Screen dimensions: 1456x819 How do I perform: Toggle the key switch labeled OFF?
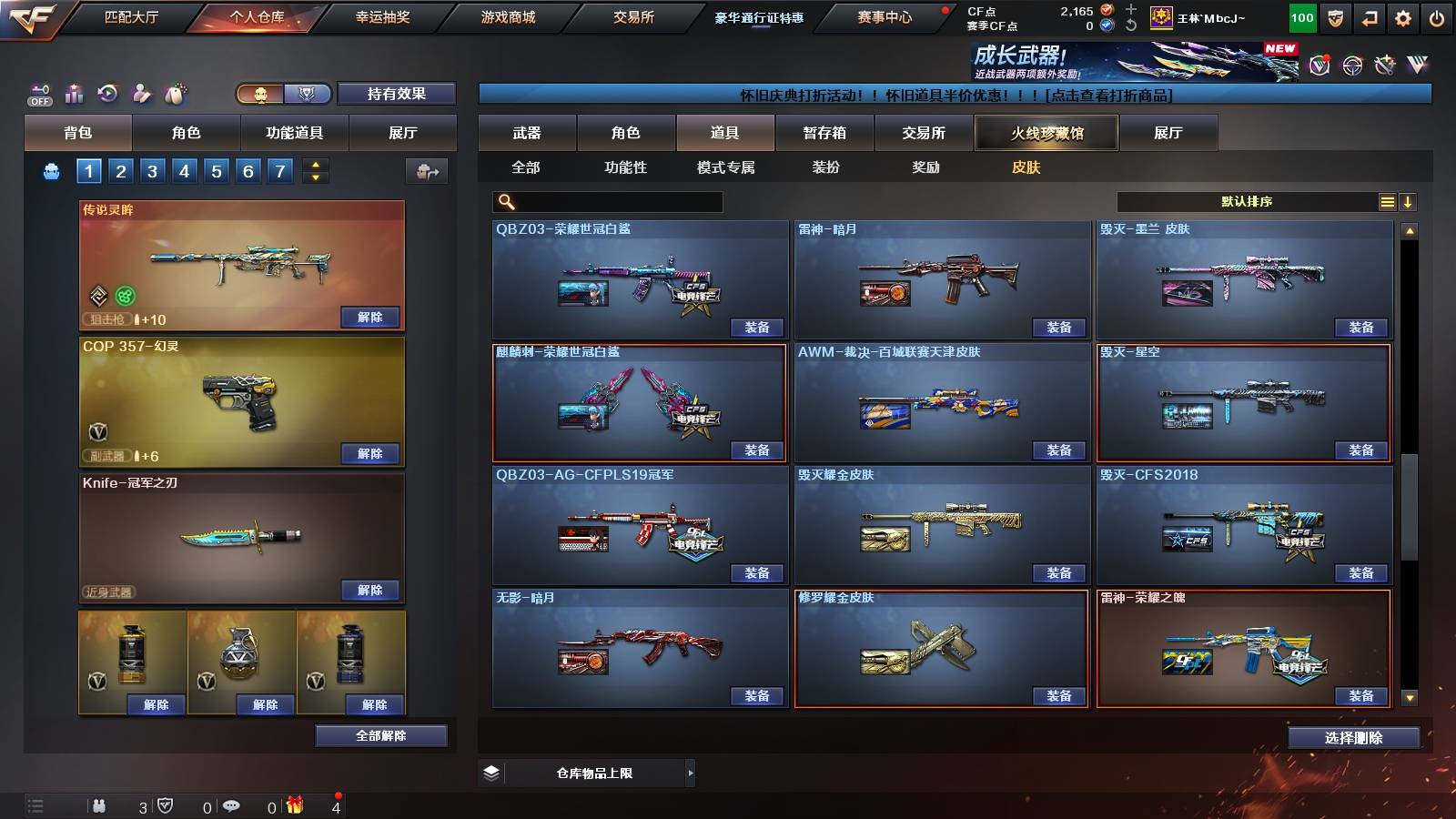pos(38,93)
